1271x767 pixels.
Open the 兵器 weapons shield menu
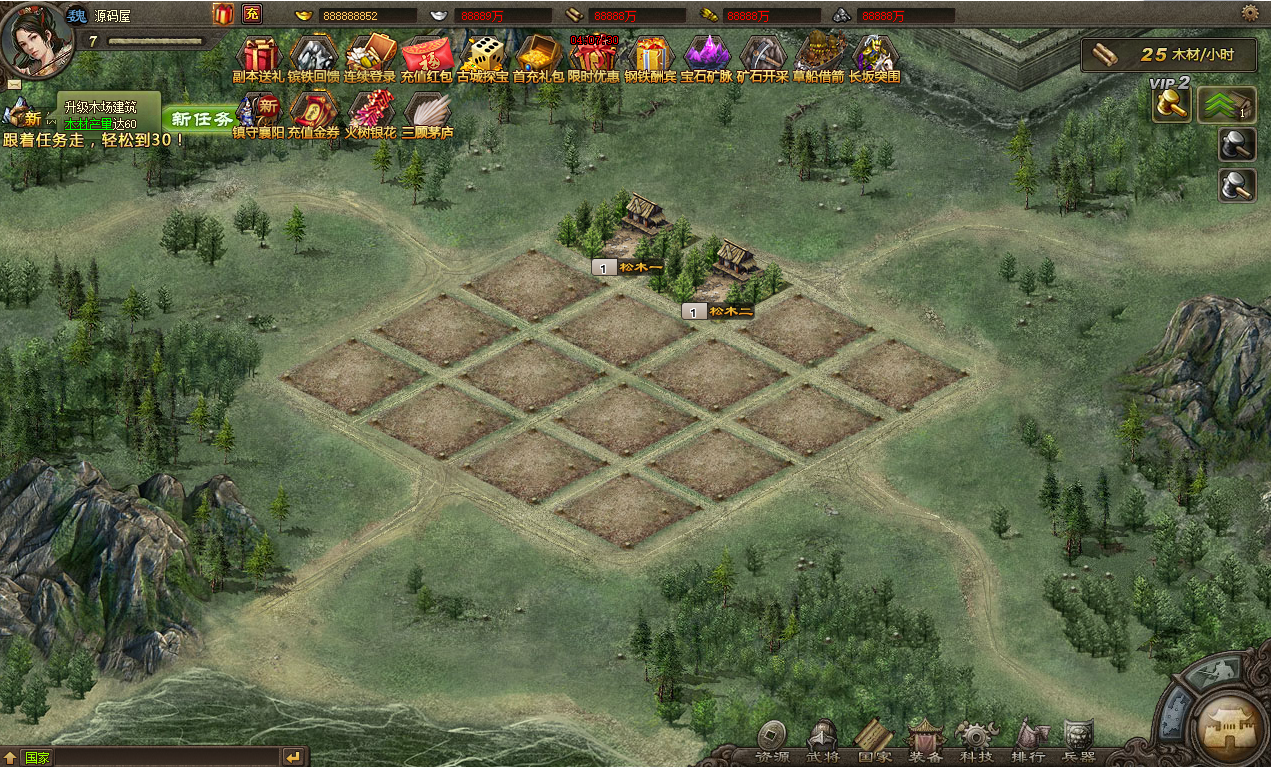tap(1078, 741)
